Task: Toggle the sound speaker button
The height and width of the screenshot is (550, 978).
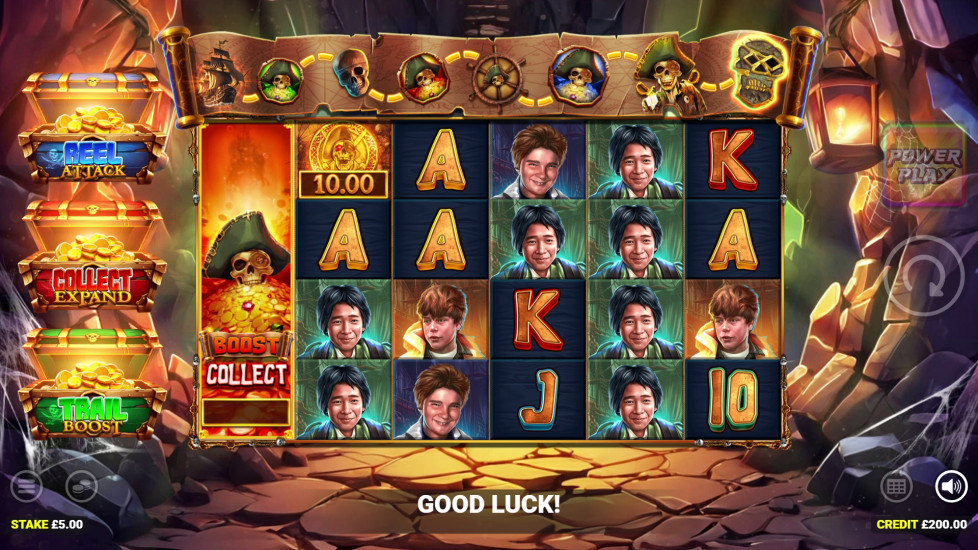Action: 951,487
